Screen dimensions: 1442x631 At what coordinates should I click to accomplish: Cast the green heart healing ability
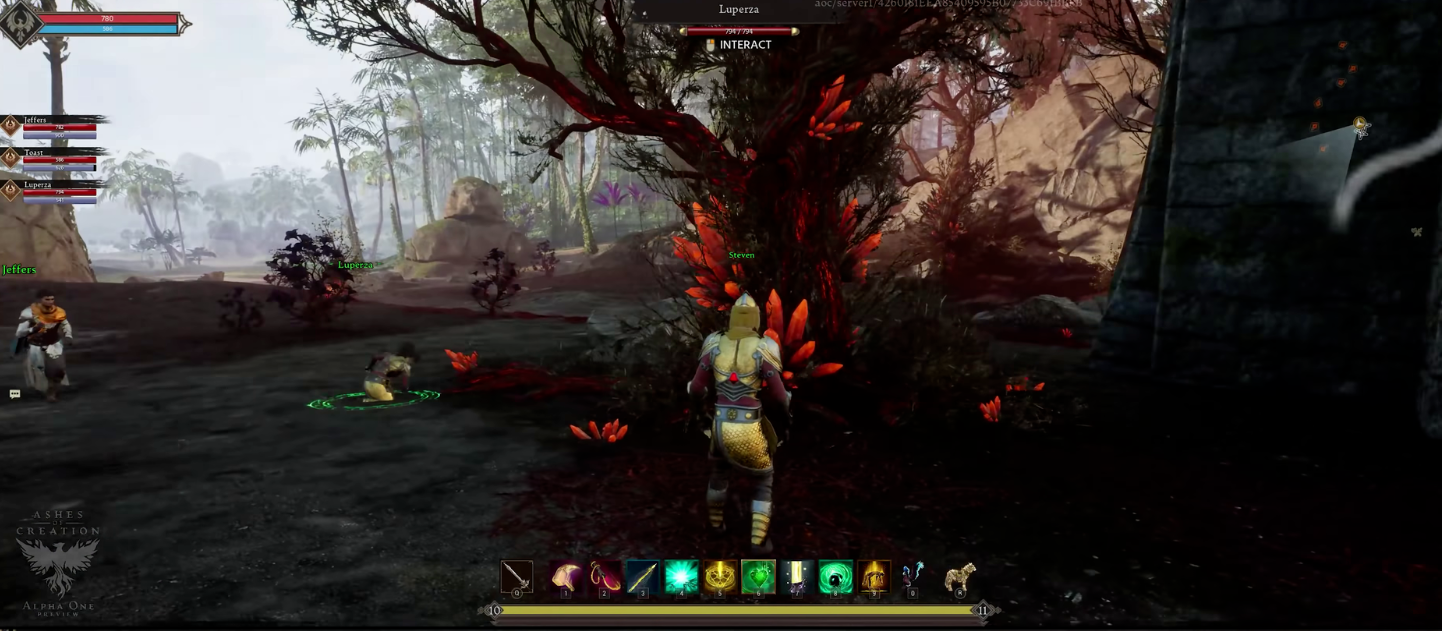point(758,577)
